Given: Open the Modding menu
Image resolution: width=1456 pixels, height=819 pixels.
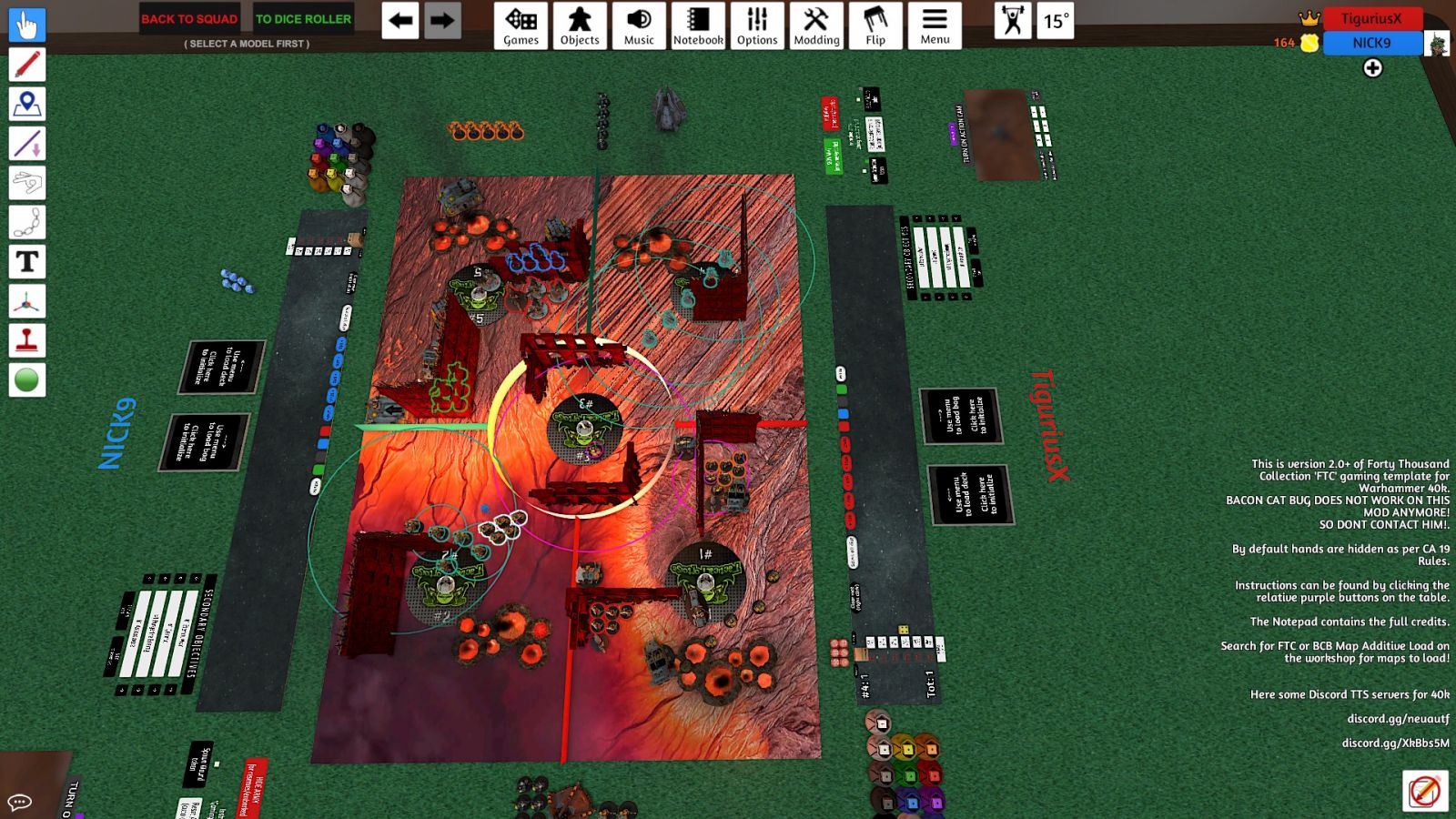Looking at the screenshot, I should (x=816, y=25).
